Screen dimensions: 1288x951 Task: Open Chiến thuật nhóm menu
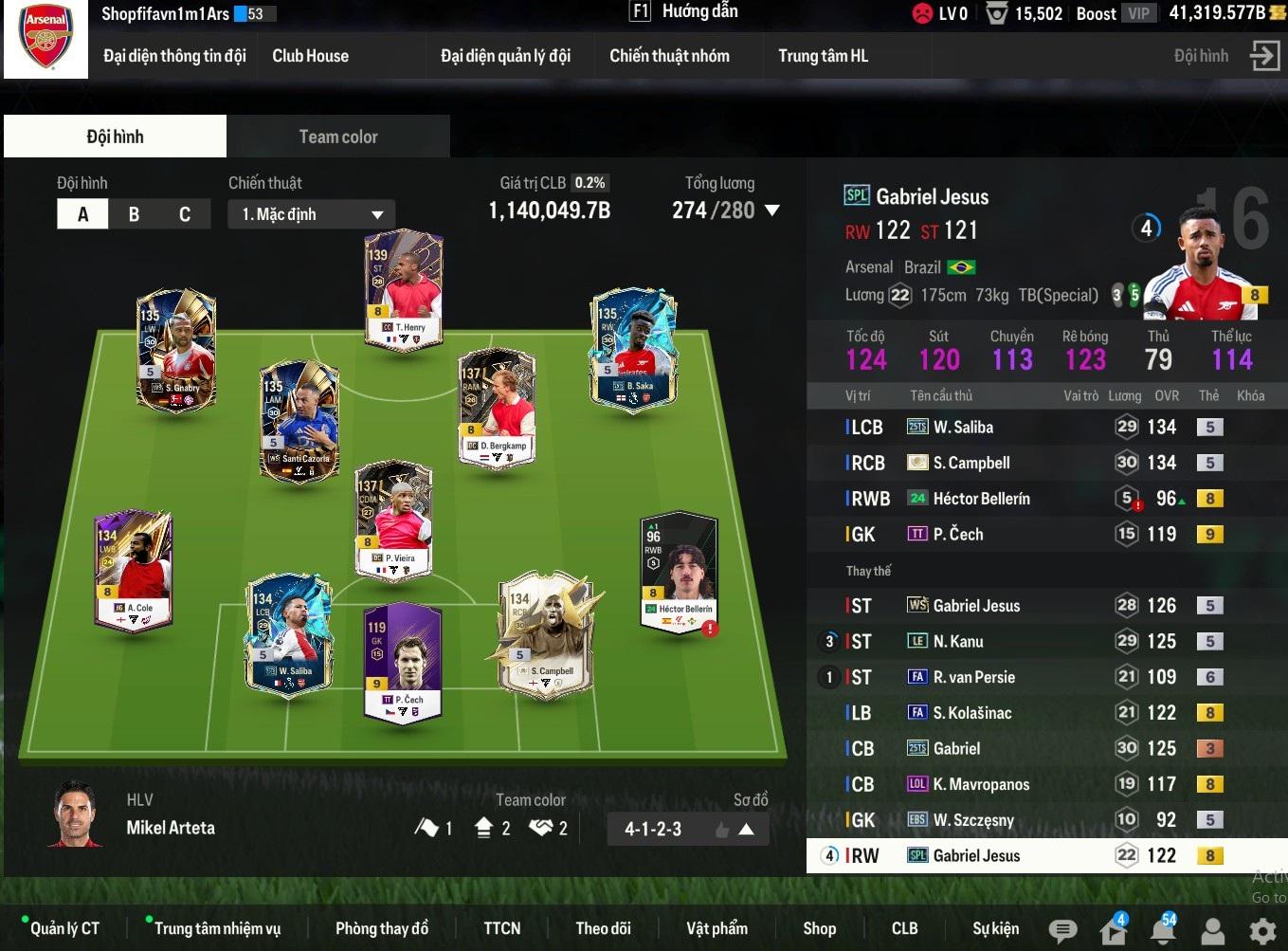click(669, 56)
